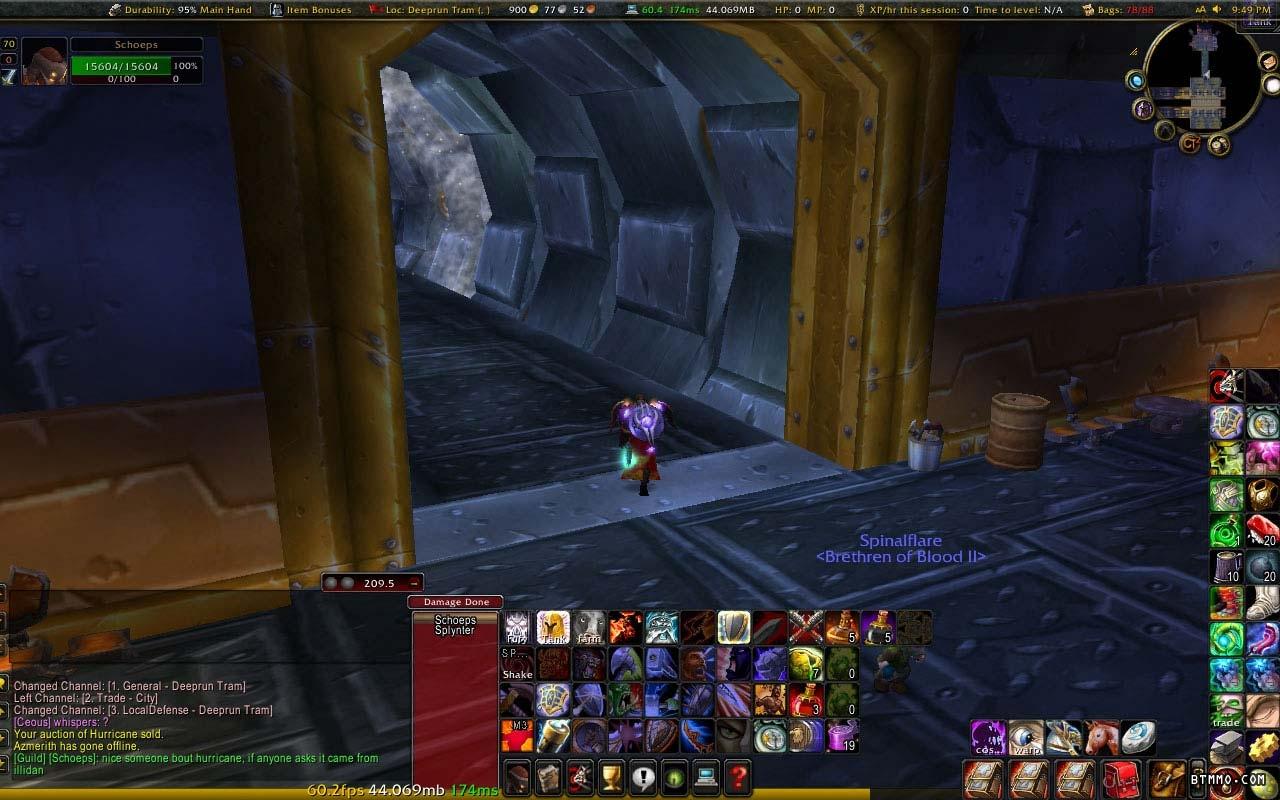
Task: Use the red potion with 3 charges
Action: [806, 699]
